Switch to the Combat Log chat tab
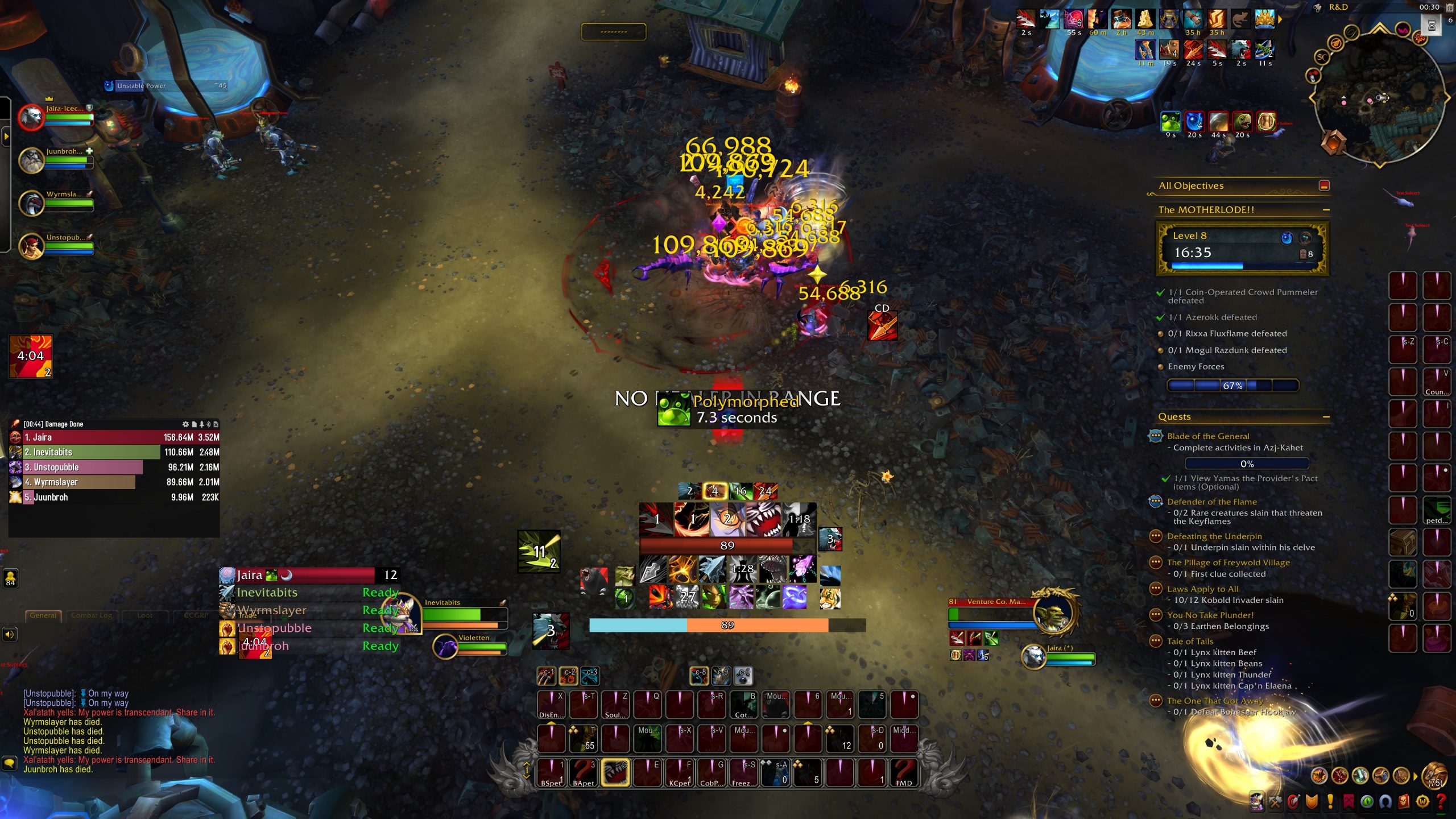This screenshot has width=1456, height=819. [x=91, y=616]
